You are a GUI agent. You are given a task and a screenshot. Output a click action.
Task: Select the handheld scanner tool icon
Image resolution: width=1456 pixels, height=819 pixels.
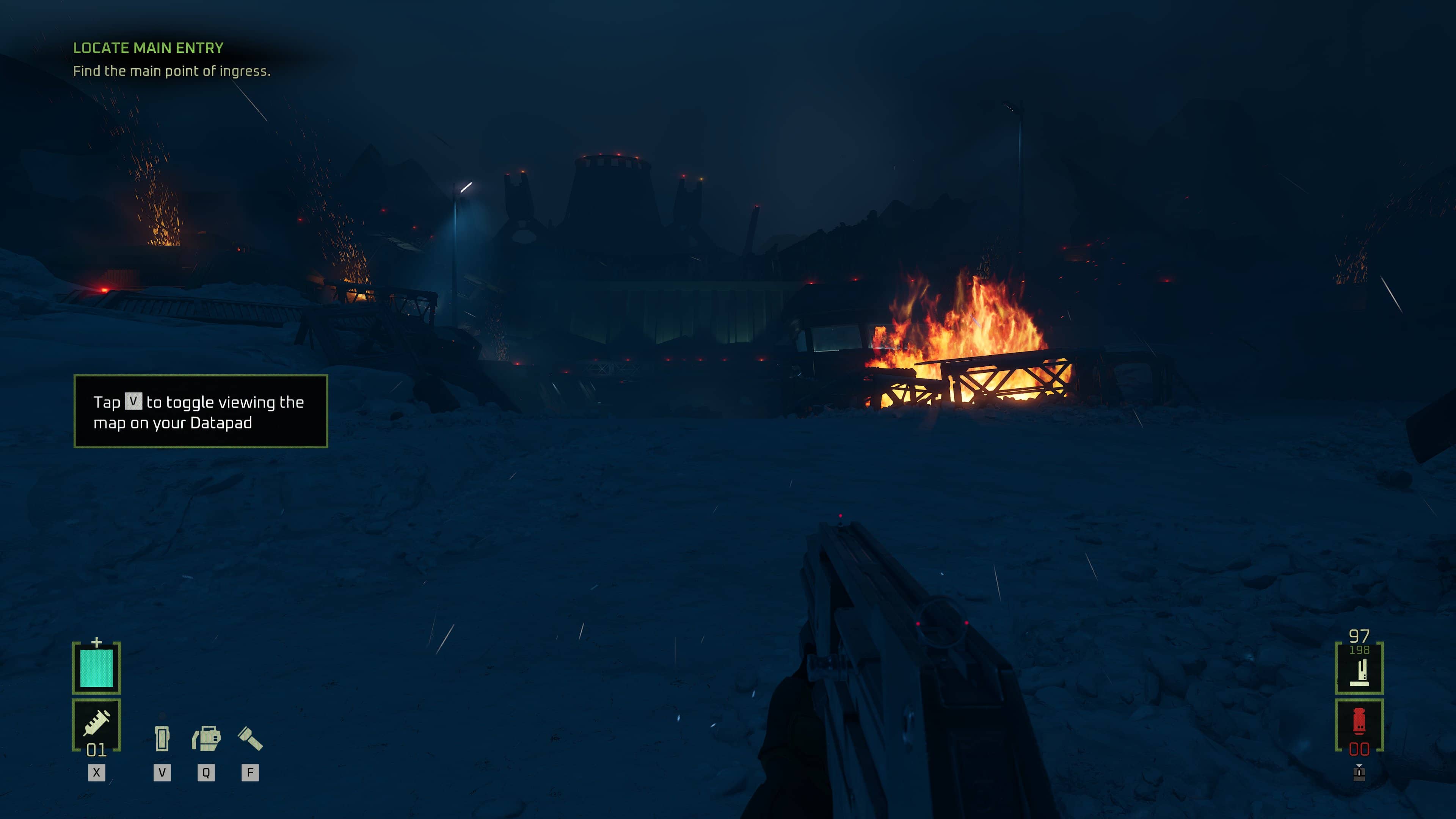(206, 738)
